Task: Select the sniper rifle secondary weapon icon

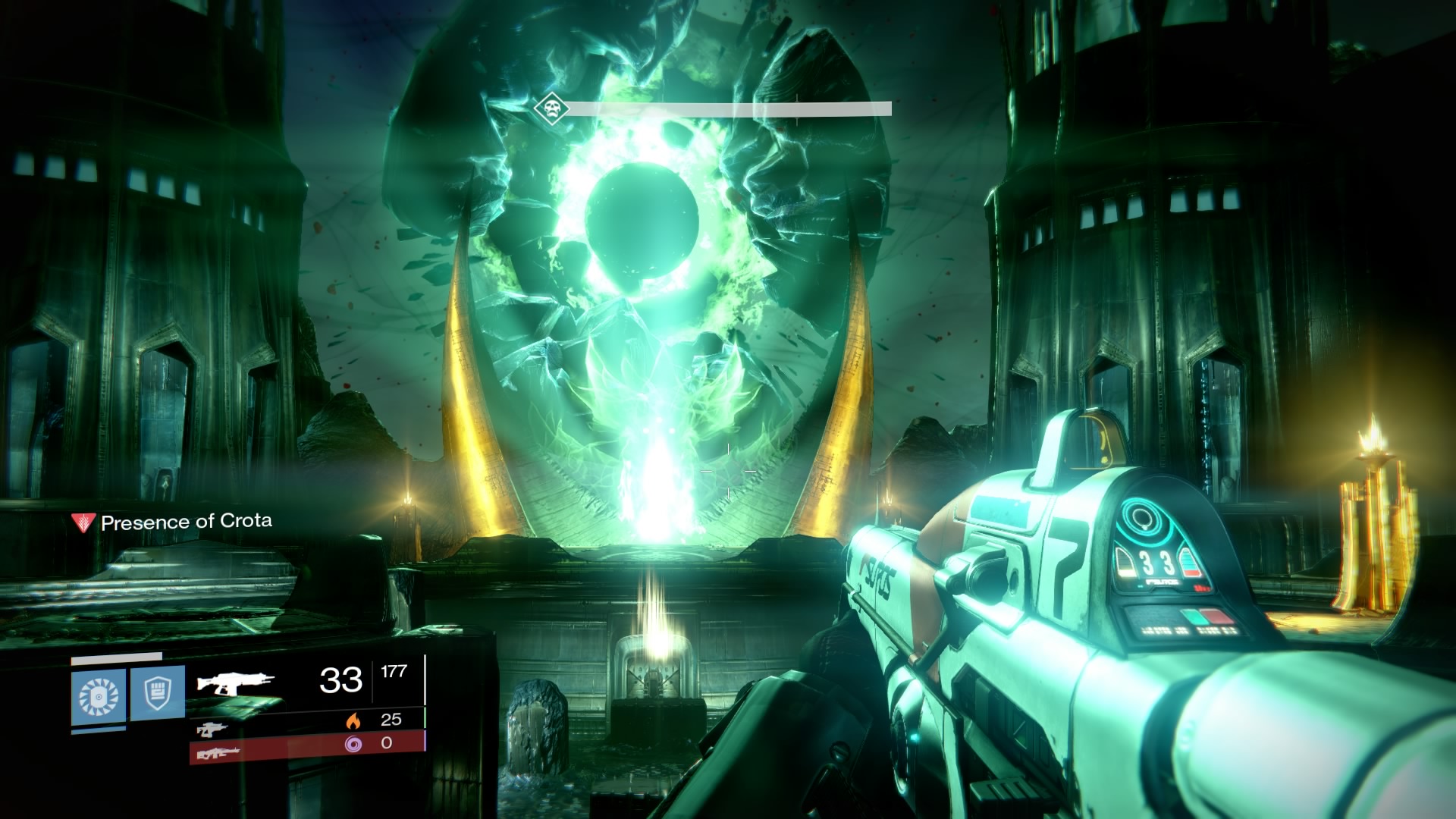Action: (x=211, y=730)
